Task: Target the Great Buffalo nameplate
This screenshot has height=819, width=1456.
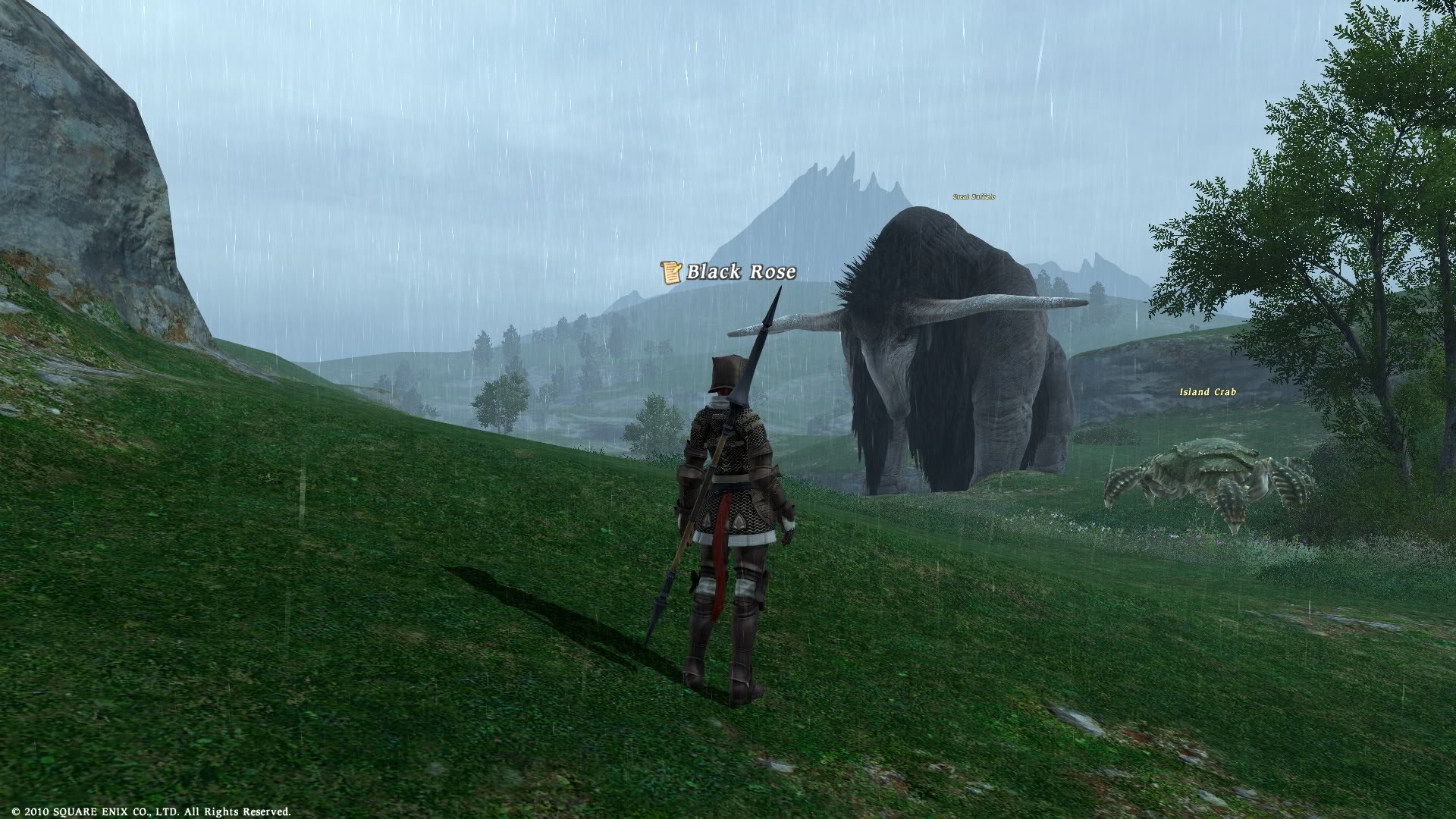Action: pos(974,197)
